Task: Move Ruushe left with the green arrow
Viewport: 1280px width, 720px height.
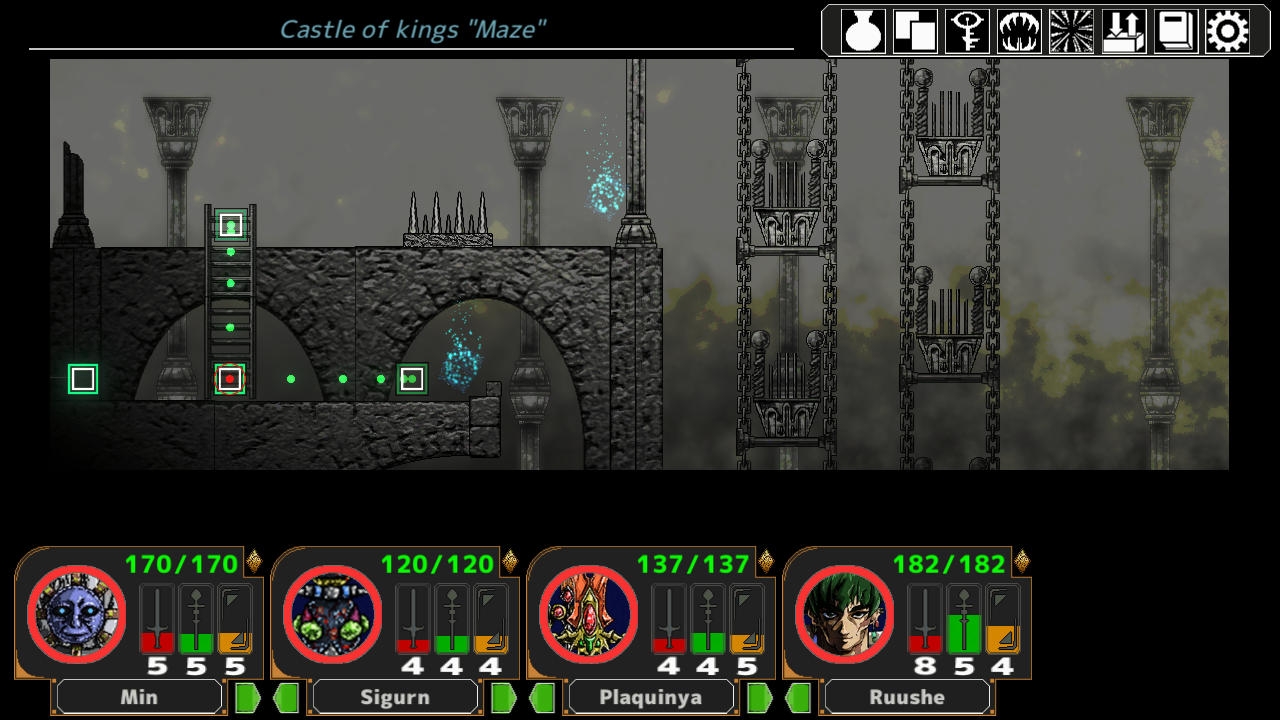Action: pos(798,697)
